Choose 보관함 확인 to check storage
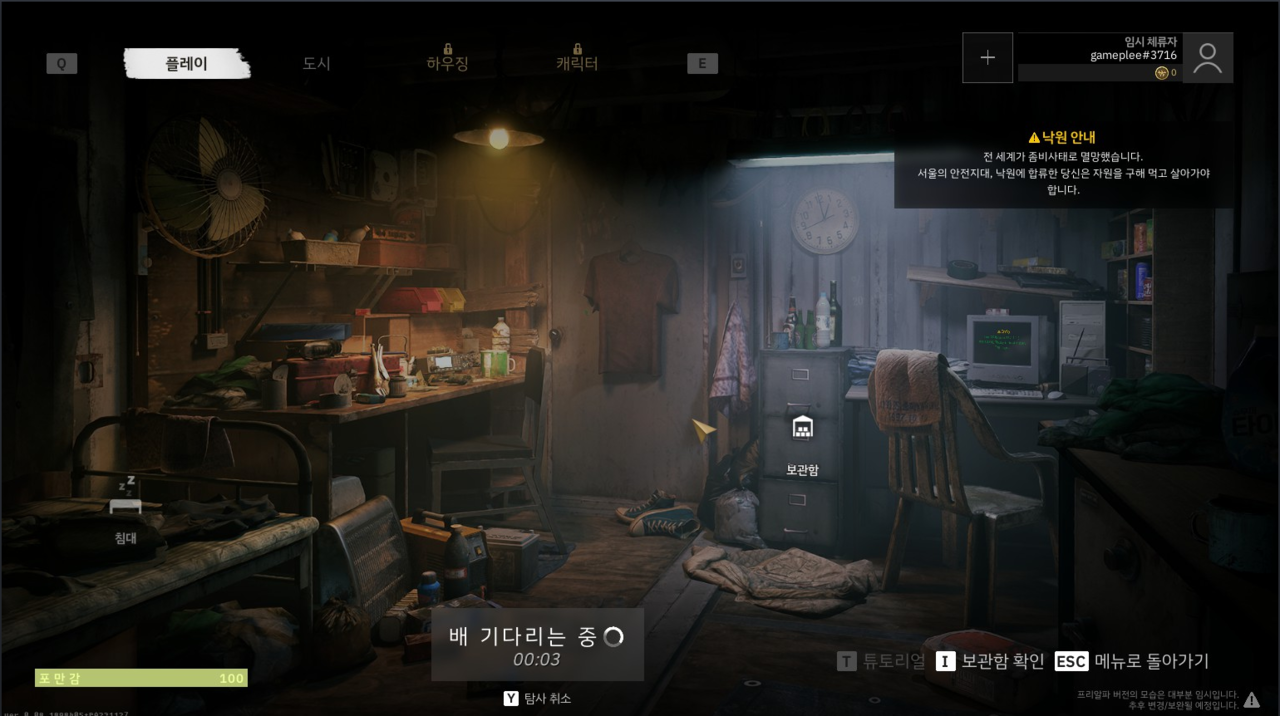 click(990, 661)
